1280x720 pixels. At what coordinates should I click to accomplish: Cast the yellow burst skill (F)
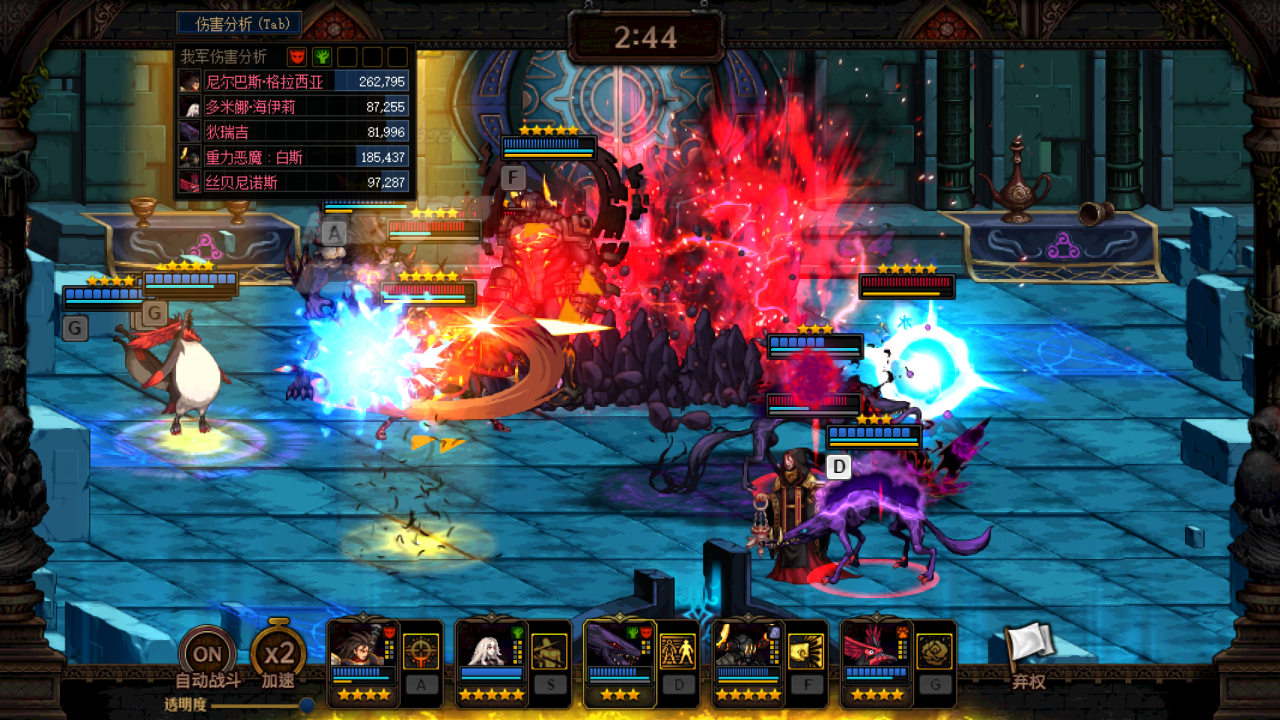[x=806, y=652]
